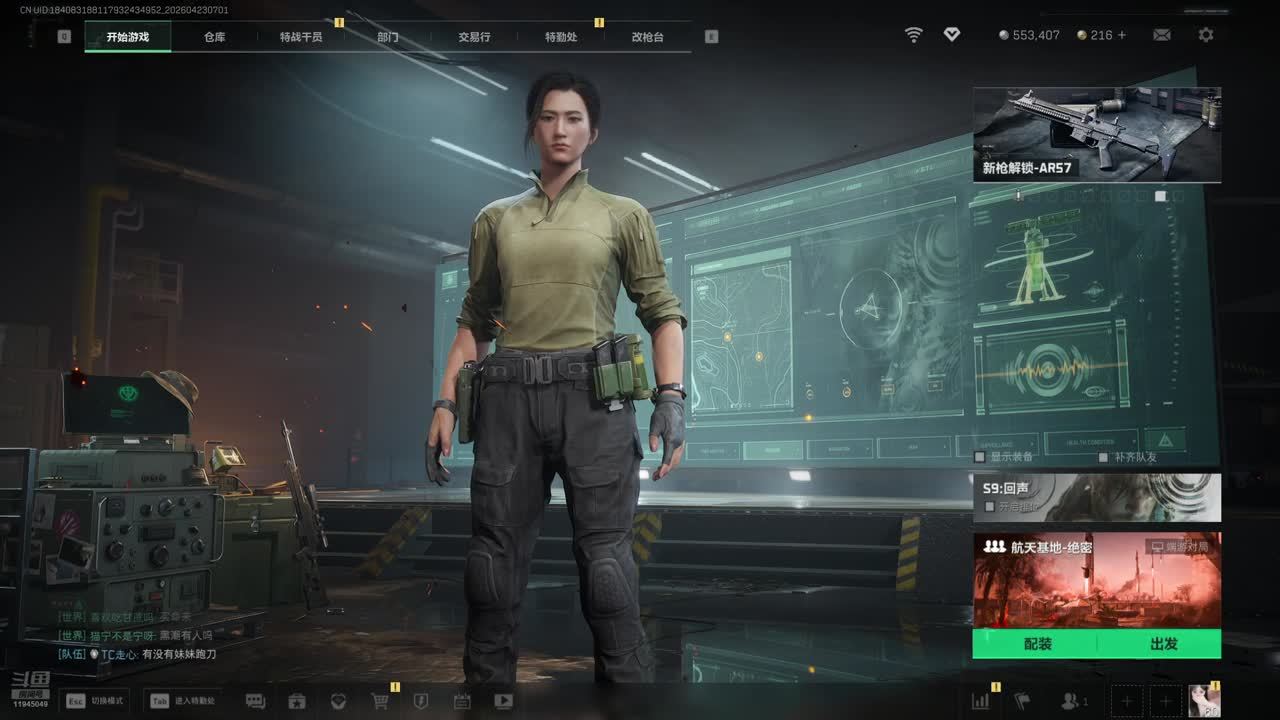Viewport: 1280px width, 720px height.
Task: Open the 部门 department tab
Action: coord(388,37)
